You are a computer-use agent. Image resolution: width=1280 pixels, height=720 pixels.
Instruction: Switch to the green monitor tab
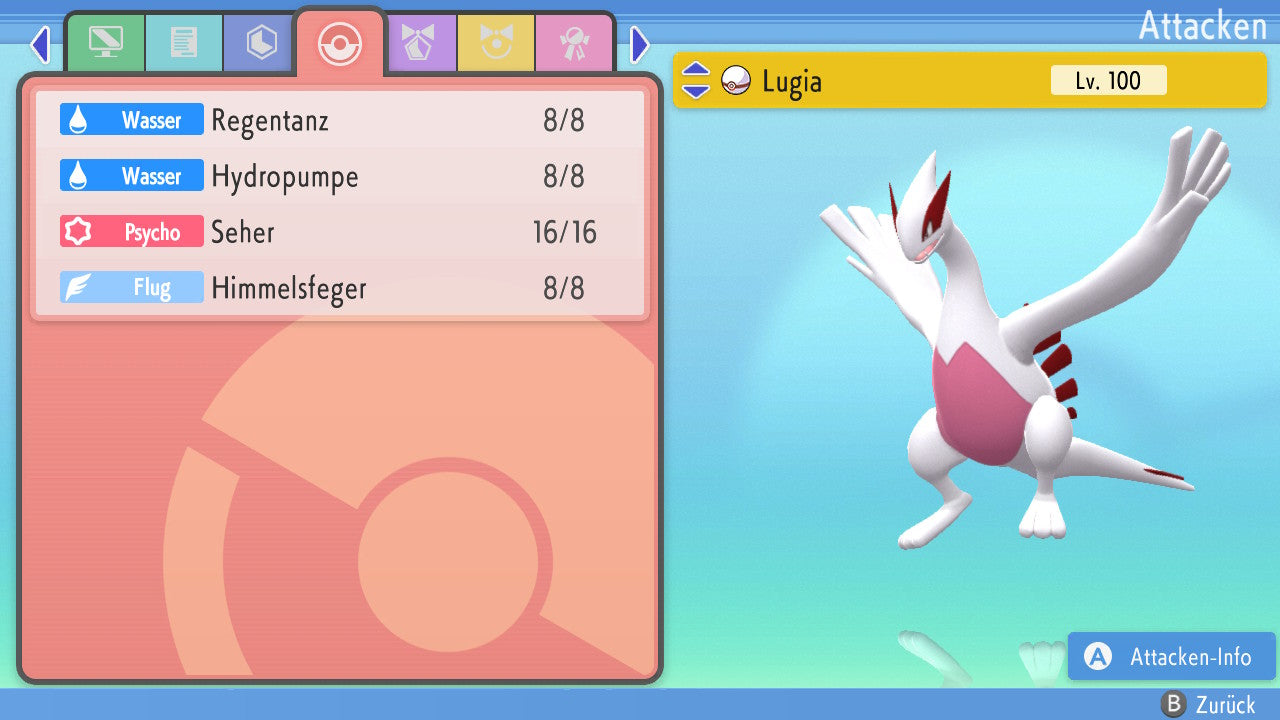click(x=105, y=43)
